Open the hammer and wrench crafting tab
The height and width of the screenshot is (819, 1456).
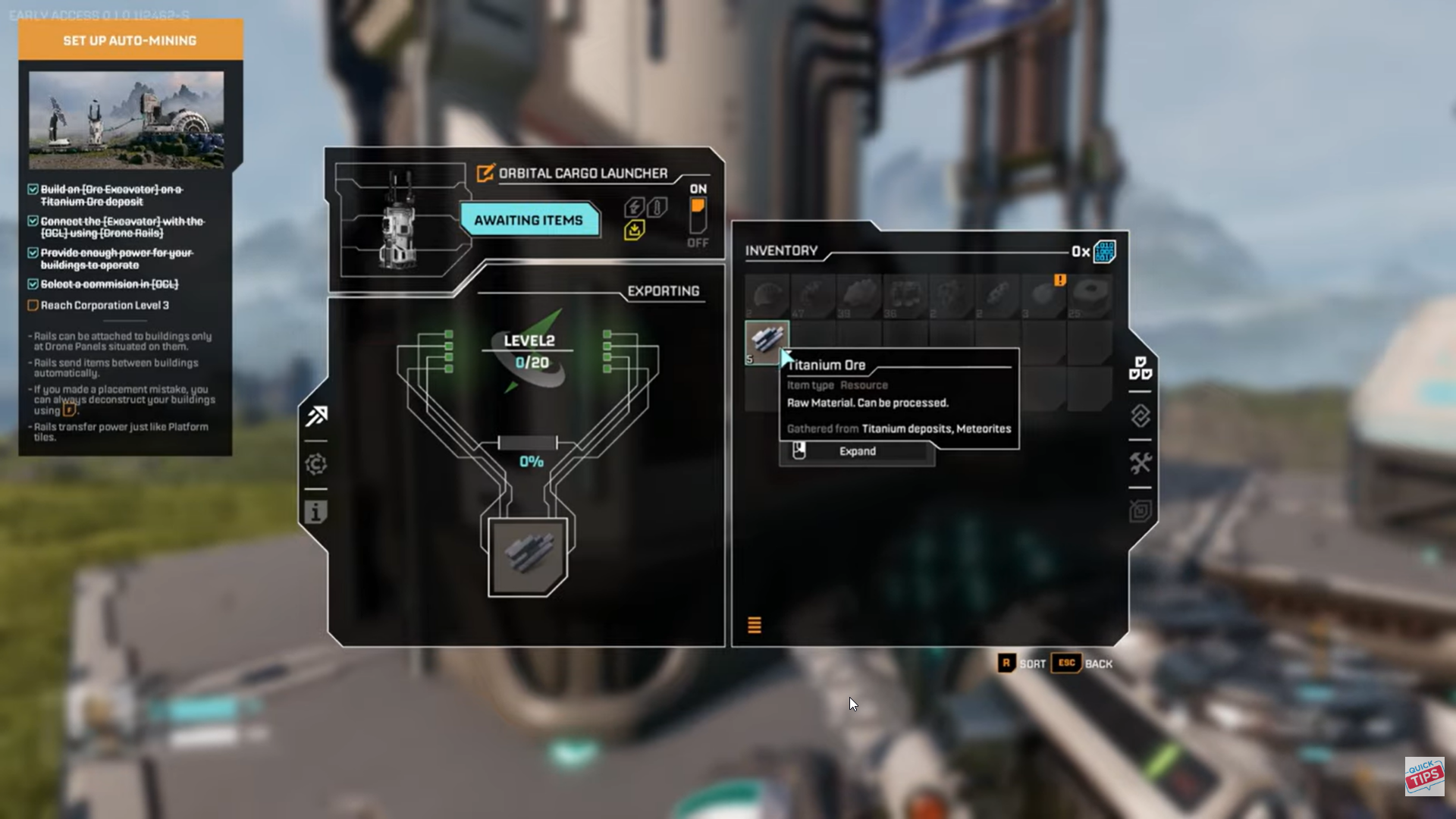point(1140,463)
